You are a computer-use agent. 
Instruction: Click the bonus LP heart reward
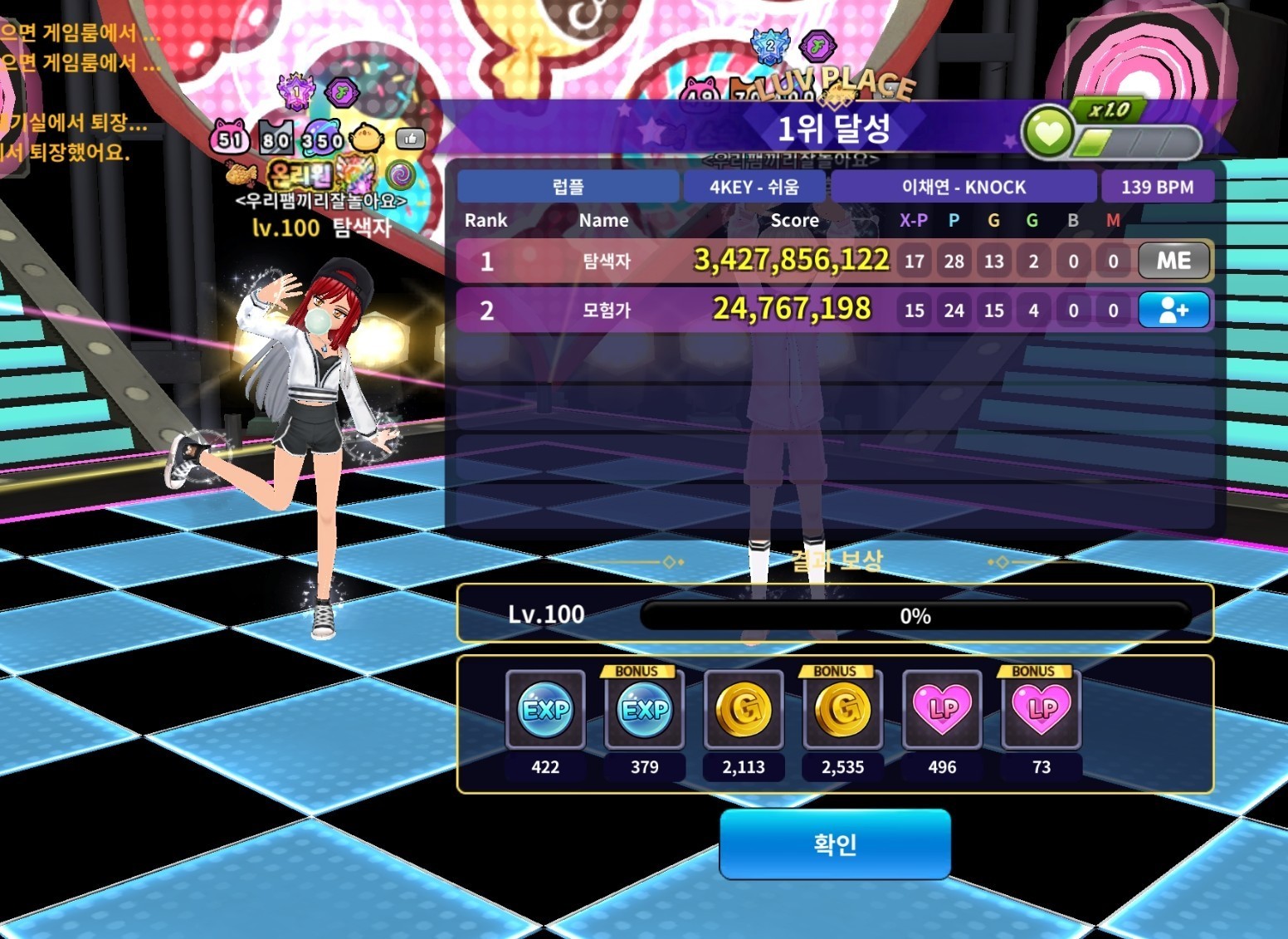click(x=1042, y=710)
